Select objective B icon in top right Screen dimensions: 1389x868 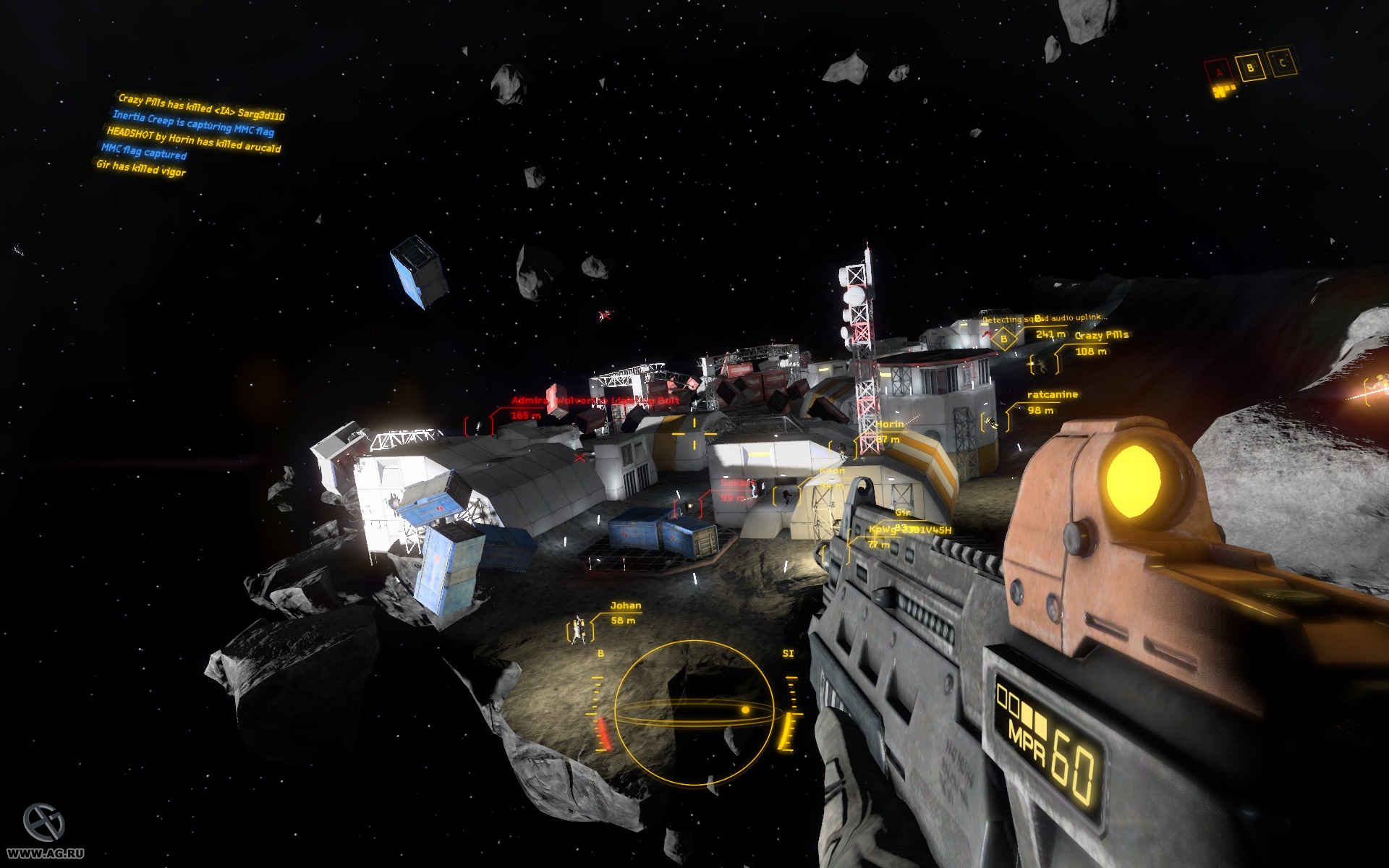click(x=1249, y=68)
